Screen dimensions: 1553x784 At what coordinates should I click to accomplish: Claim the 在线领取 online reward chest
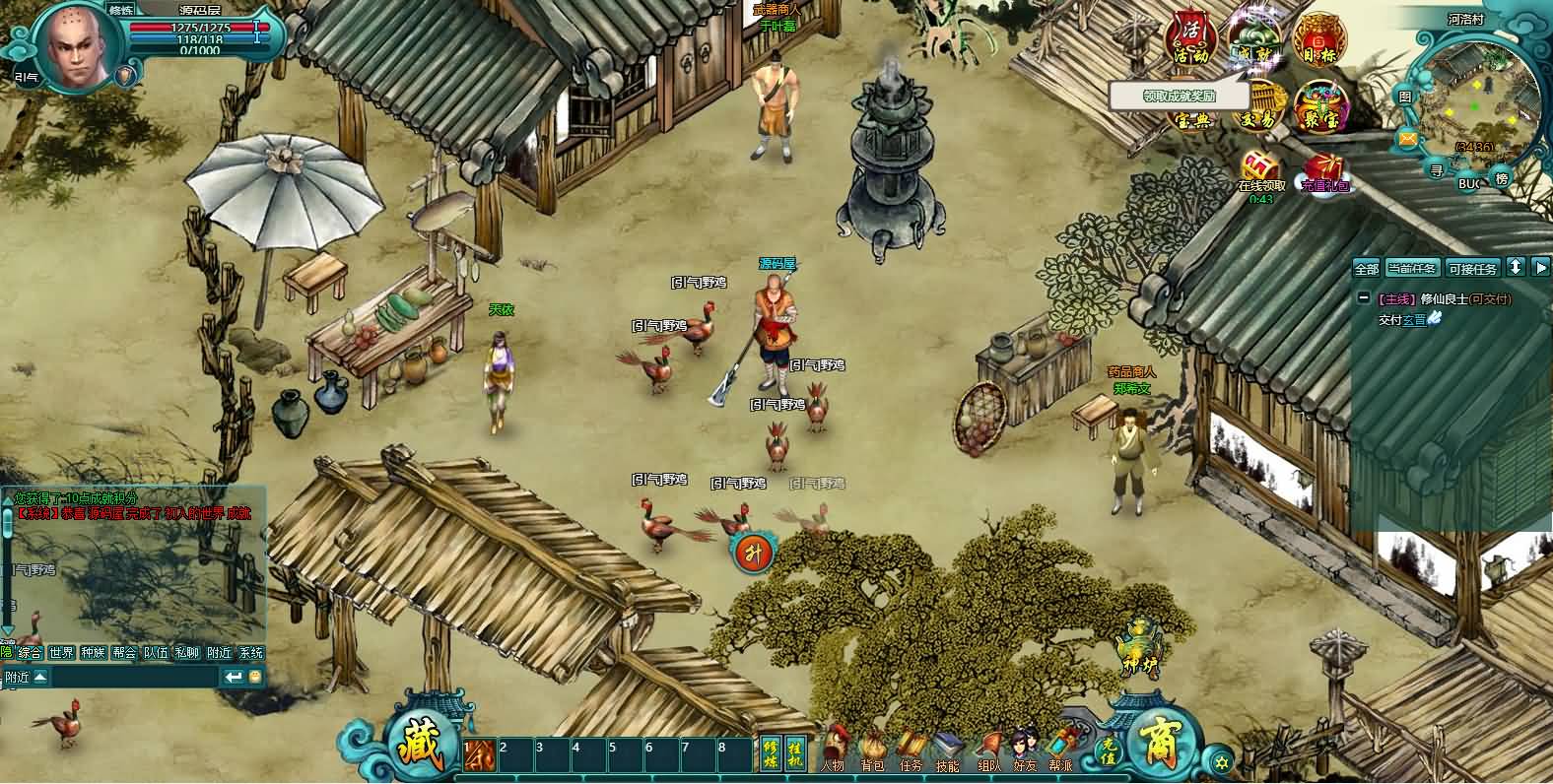[x=1261, y=170]
